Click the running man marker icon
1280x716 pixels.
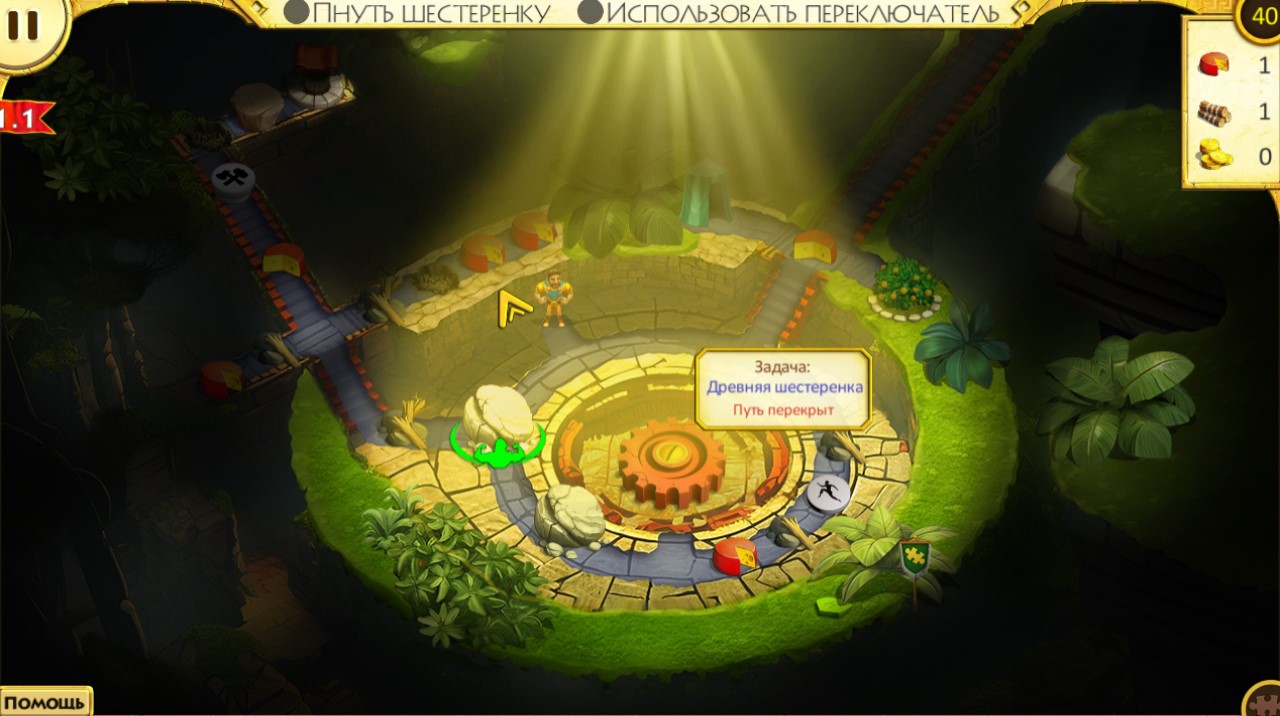(828, 492)
